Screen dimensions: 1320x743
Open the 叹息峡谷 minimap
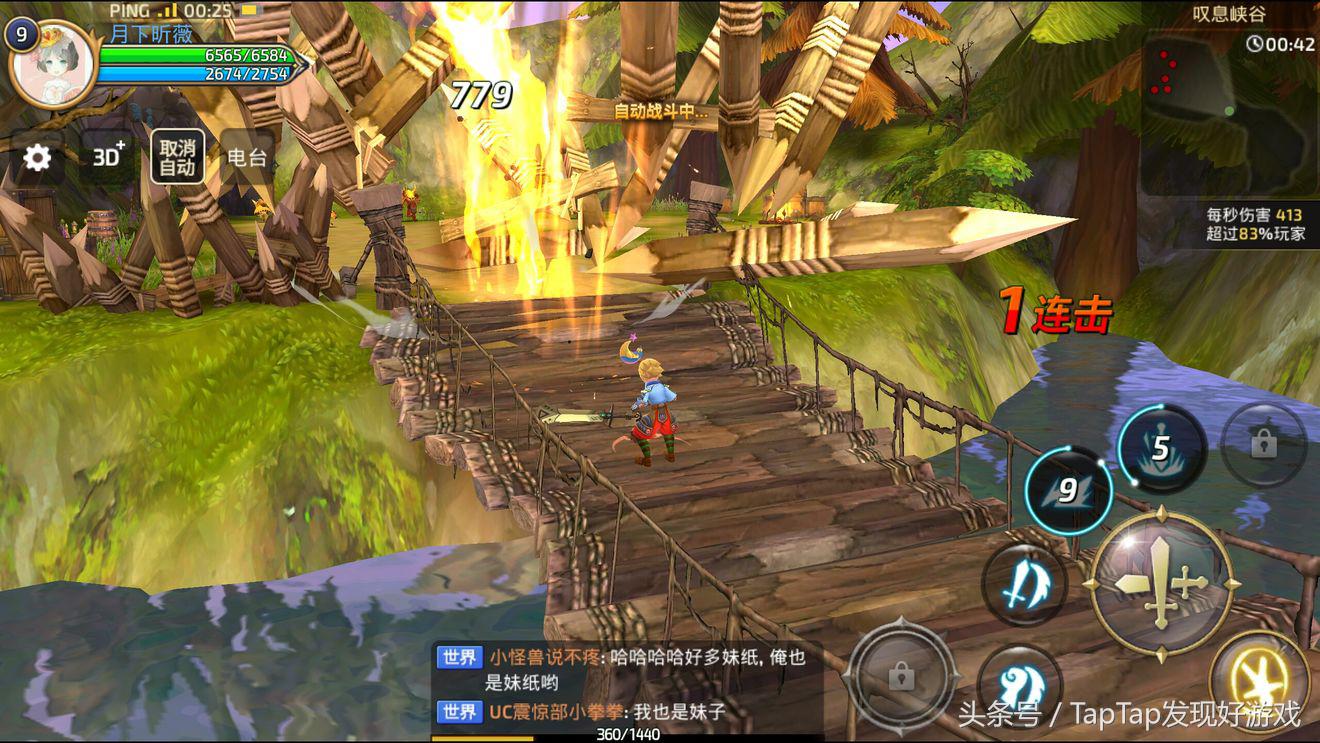click(x=1230, y=110)
